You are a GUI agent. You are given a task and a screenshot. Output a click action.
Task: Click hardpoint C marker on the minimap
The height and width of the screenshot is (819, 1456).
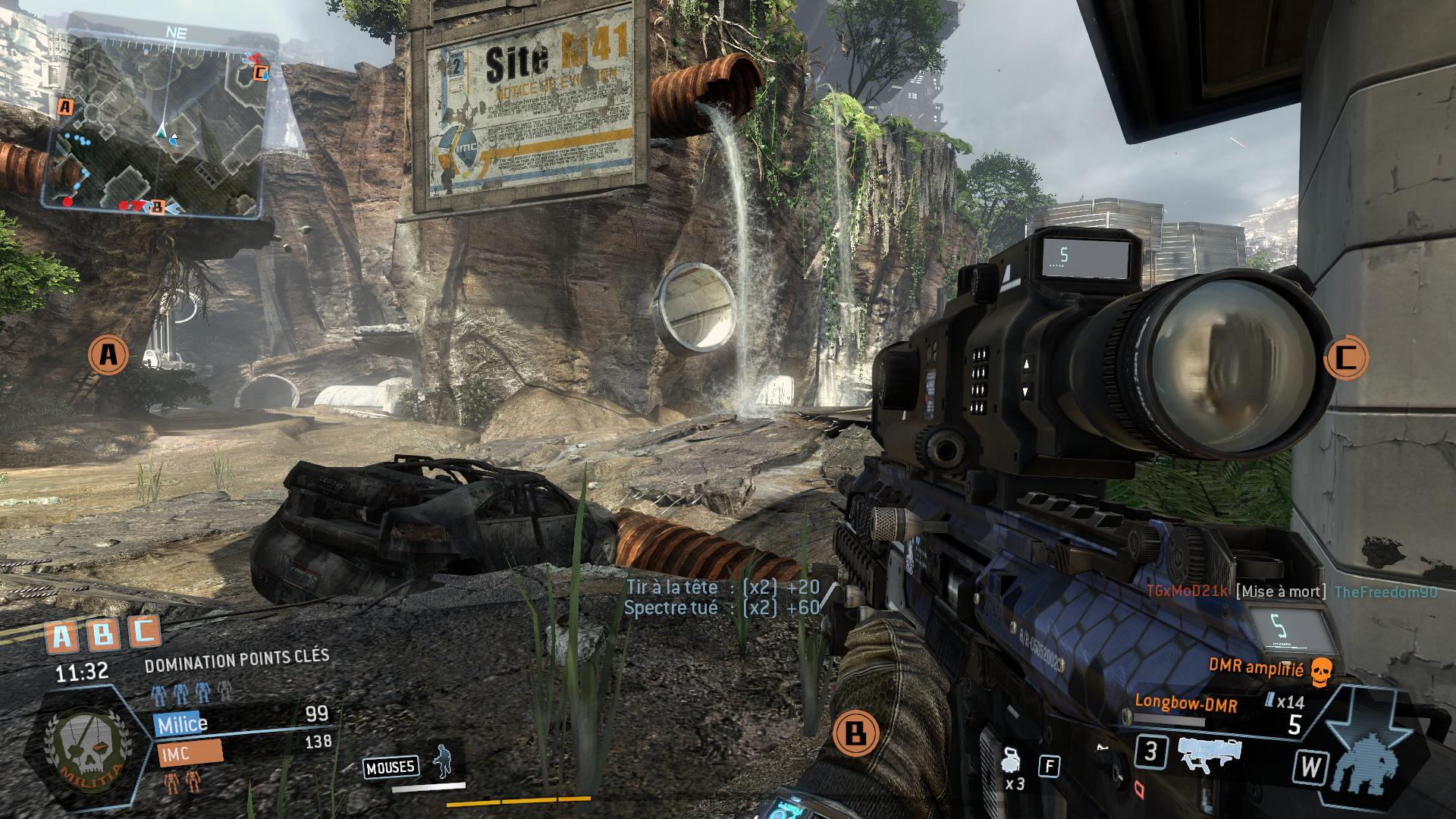coord(260,73)
